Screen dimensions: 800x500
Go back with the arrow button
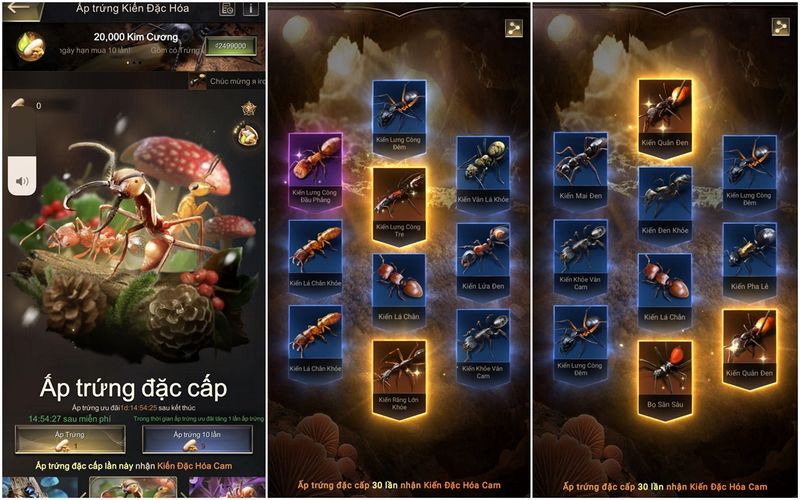[18, 9]
